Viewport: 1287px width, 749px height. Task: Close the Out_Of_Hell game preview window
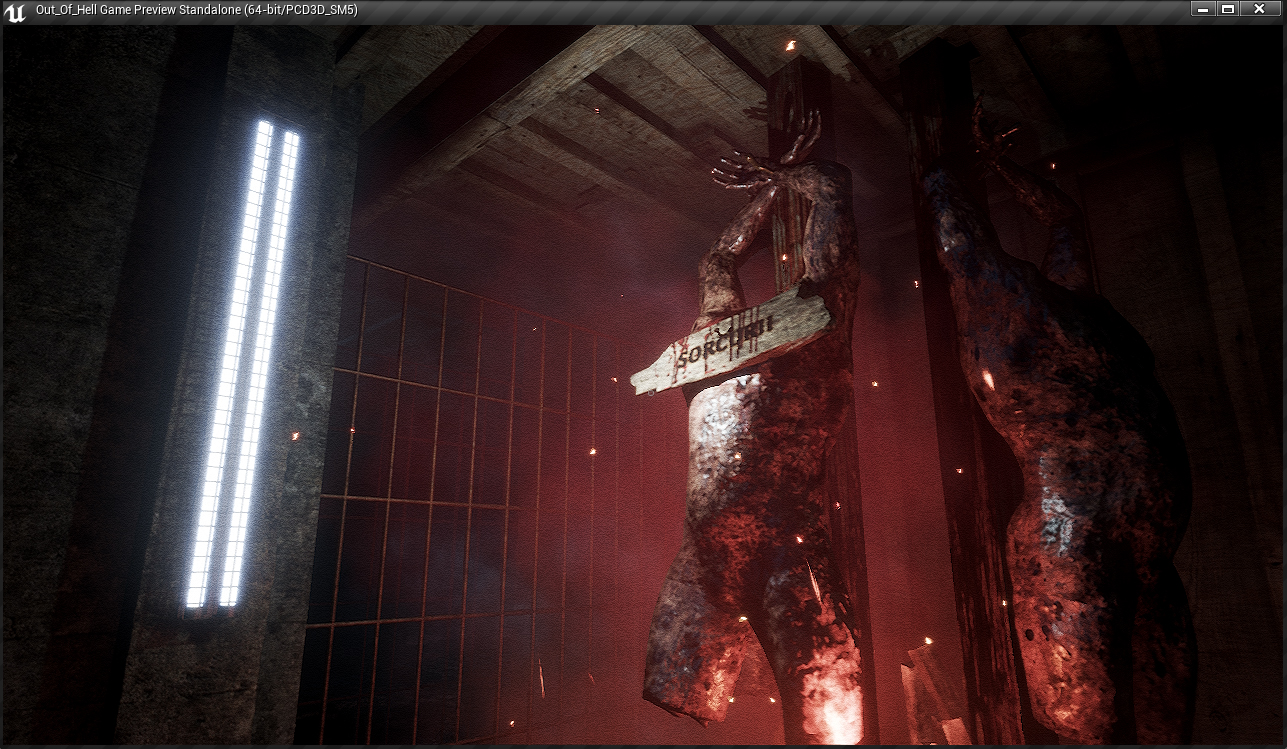click(x=1259, y=9)
